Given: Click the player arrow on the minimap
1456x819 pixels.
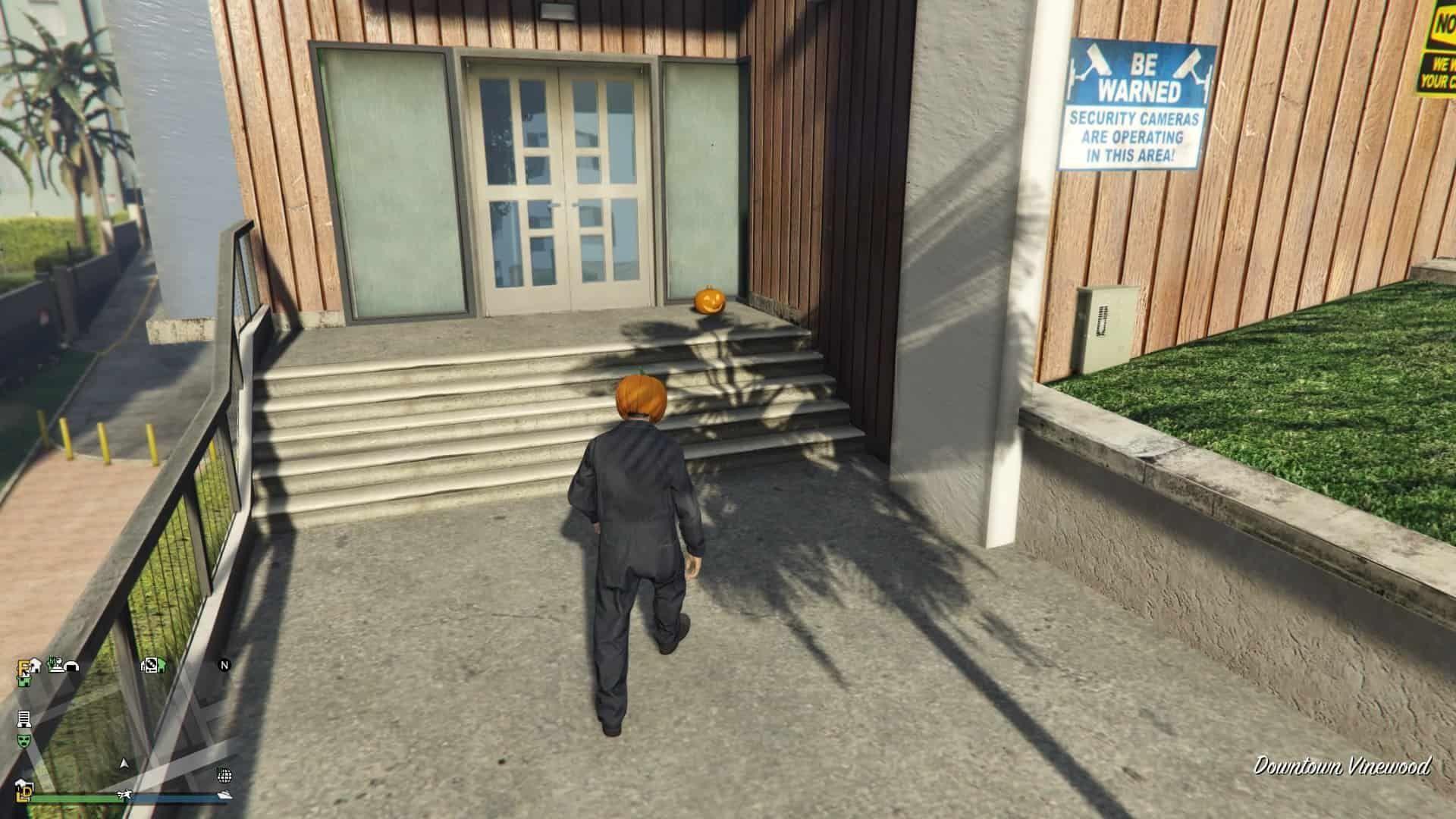Looking at the screenshot, I should (x=124, y=763).
